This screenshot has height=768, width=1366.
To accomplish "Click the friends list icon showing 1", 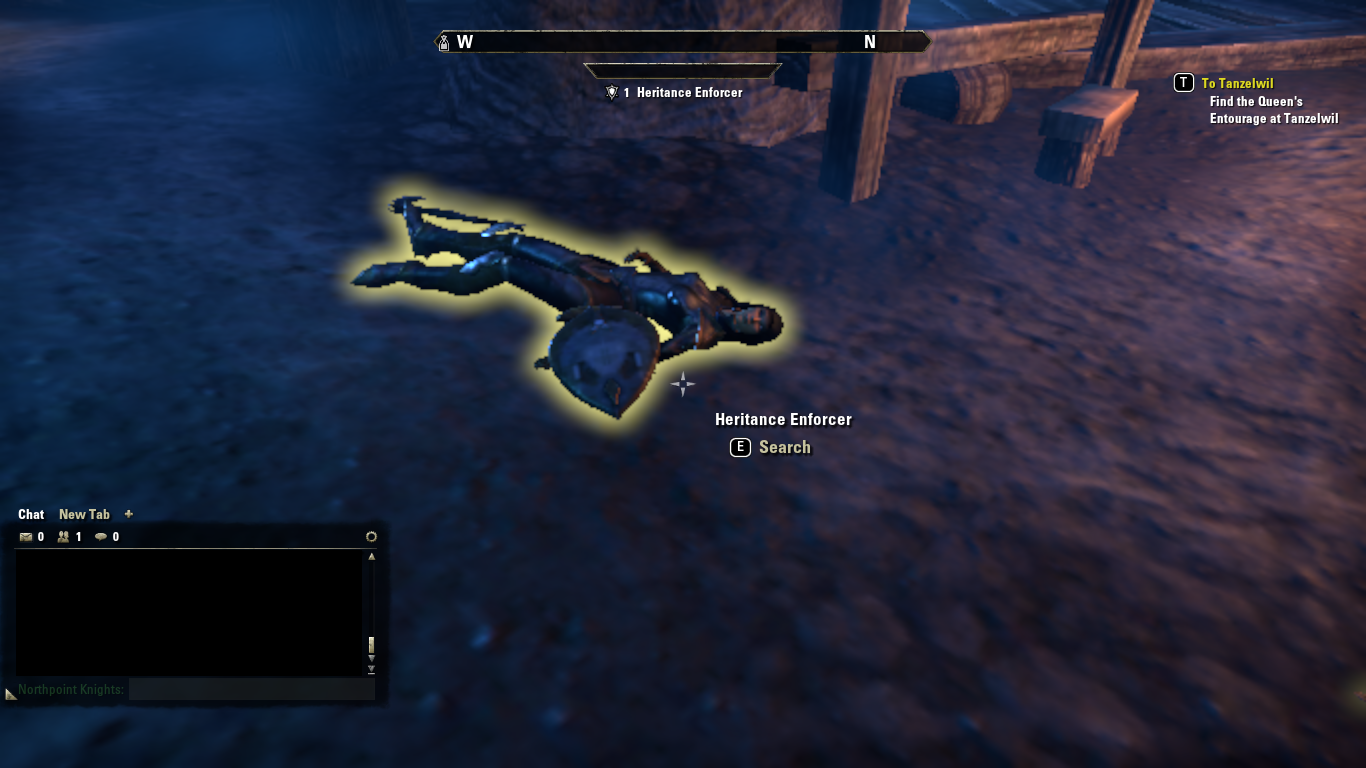I will point(64,536).
